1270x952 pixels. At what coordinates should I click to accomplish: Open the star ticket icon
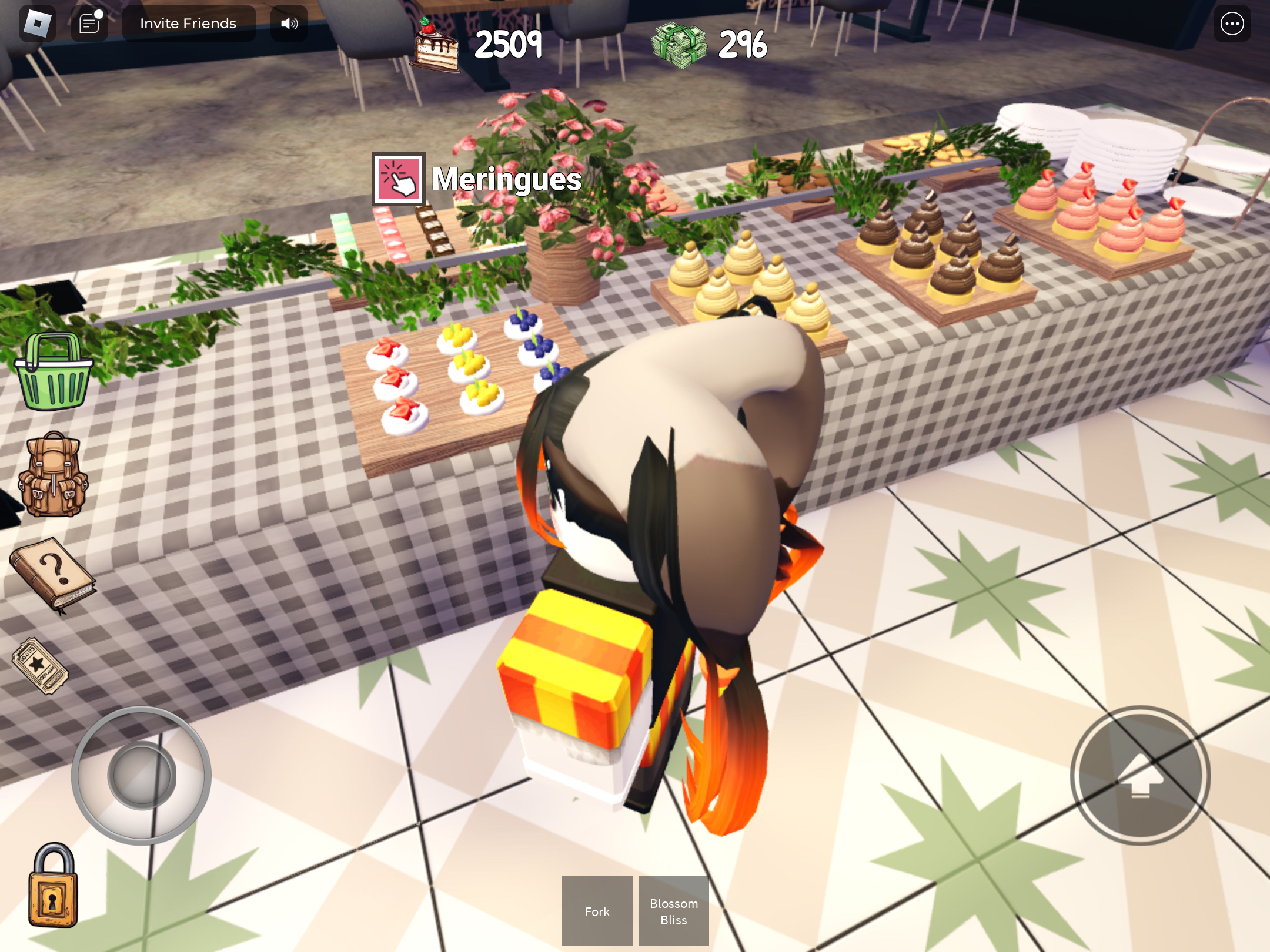[x=40, y=666]
